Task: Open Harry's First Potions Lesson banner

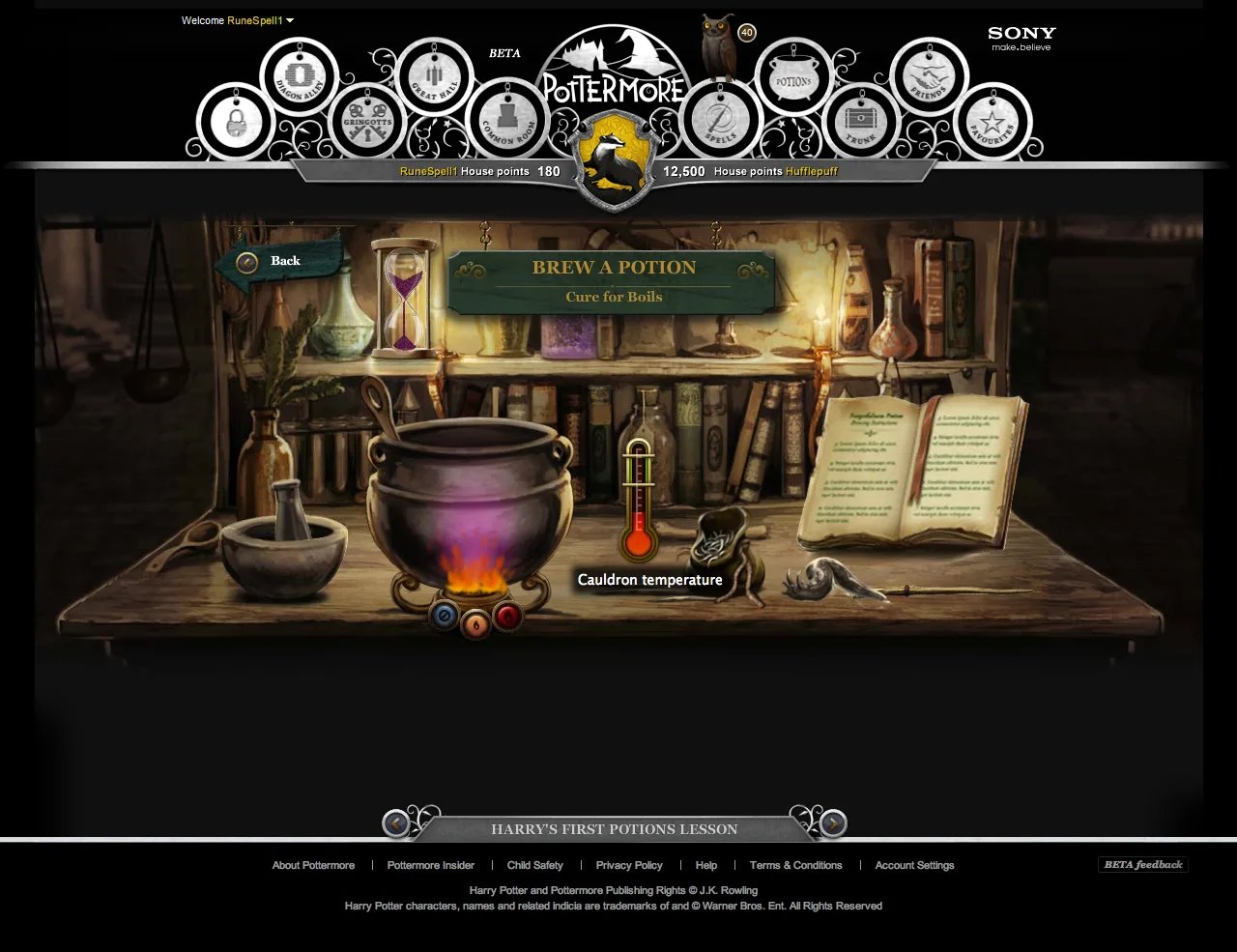Action: (615, 828)
